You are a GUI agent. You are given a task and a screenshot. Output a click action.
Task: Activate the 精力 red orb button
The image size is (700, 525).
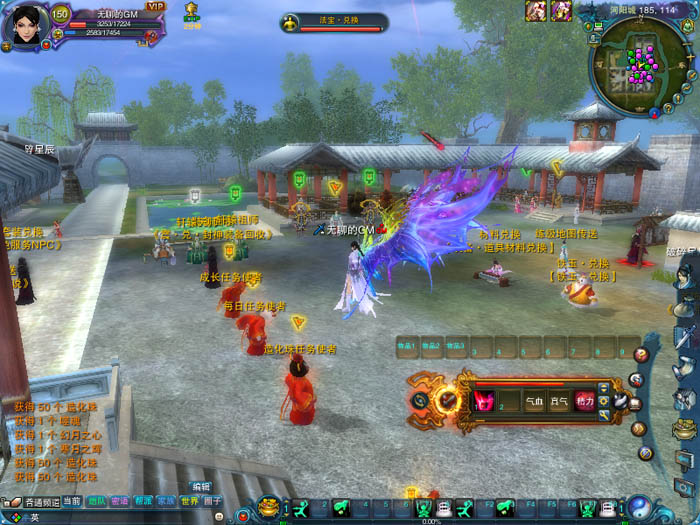pos(585,402)
